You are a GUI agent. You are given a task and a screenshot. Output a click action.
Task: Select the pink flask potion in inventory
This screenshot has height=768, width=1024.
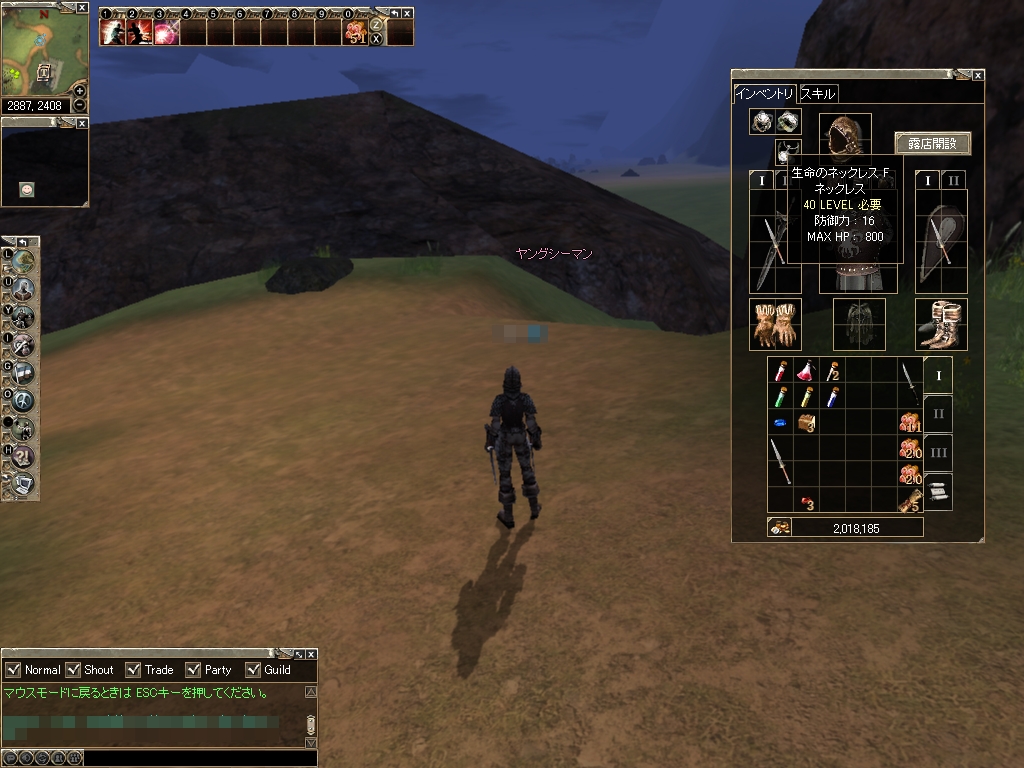[x=806, y=371]
